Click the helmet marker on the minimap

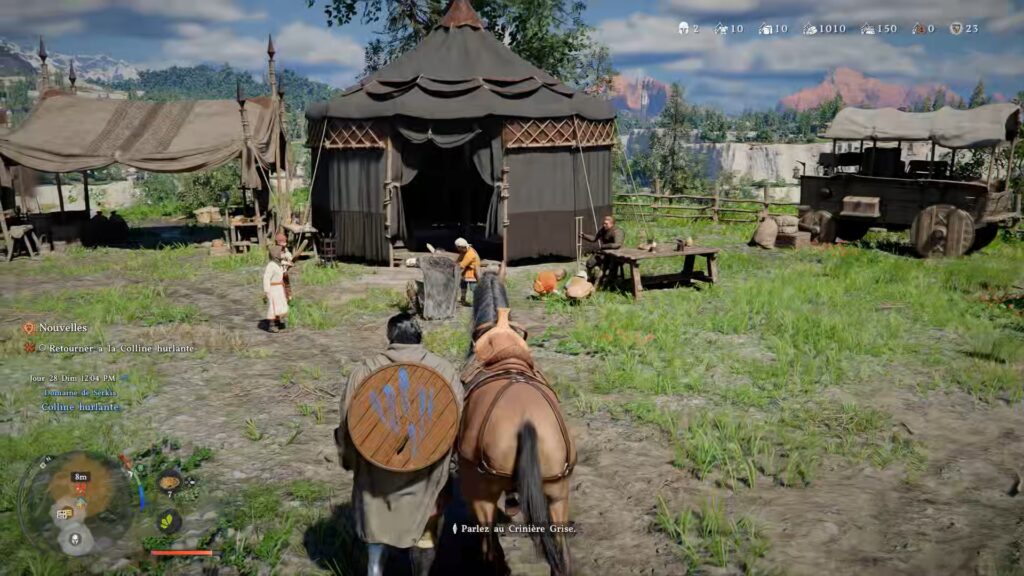click(x=75, y=539)
